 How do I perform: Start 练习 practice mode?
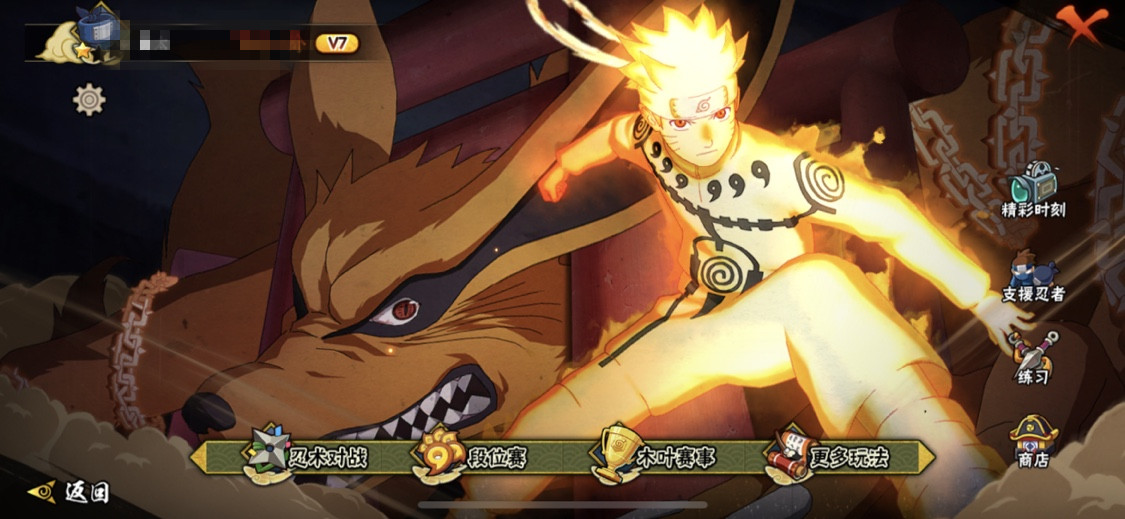click(1033, 358)
